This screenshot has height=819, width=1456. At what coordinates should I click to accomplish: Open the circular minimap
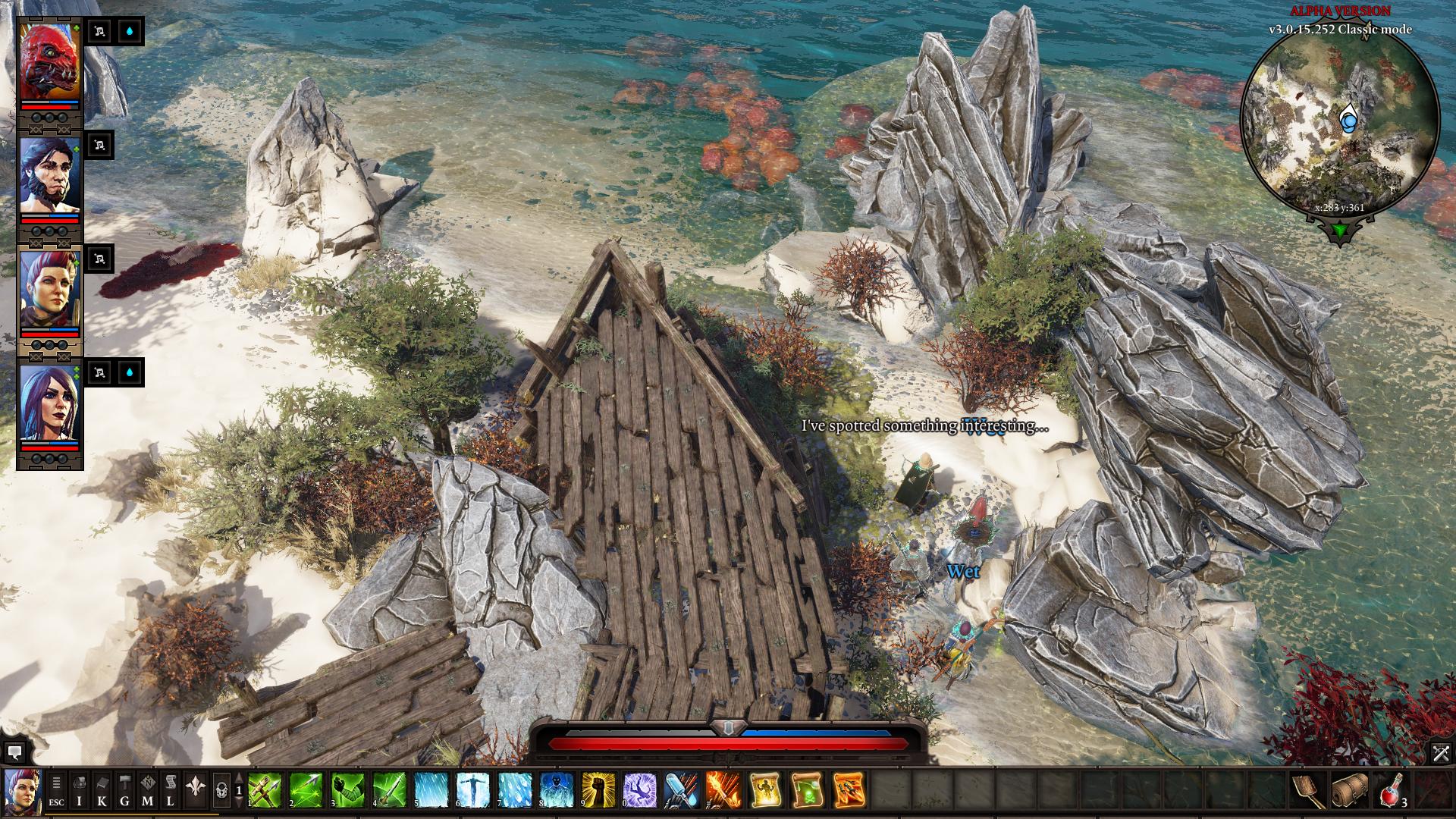(1339, 121)
